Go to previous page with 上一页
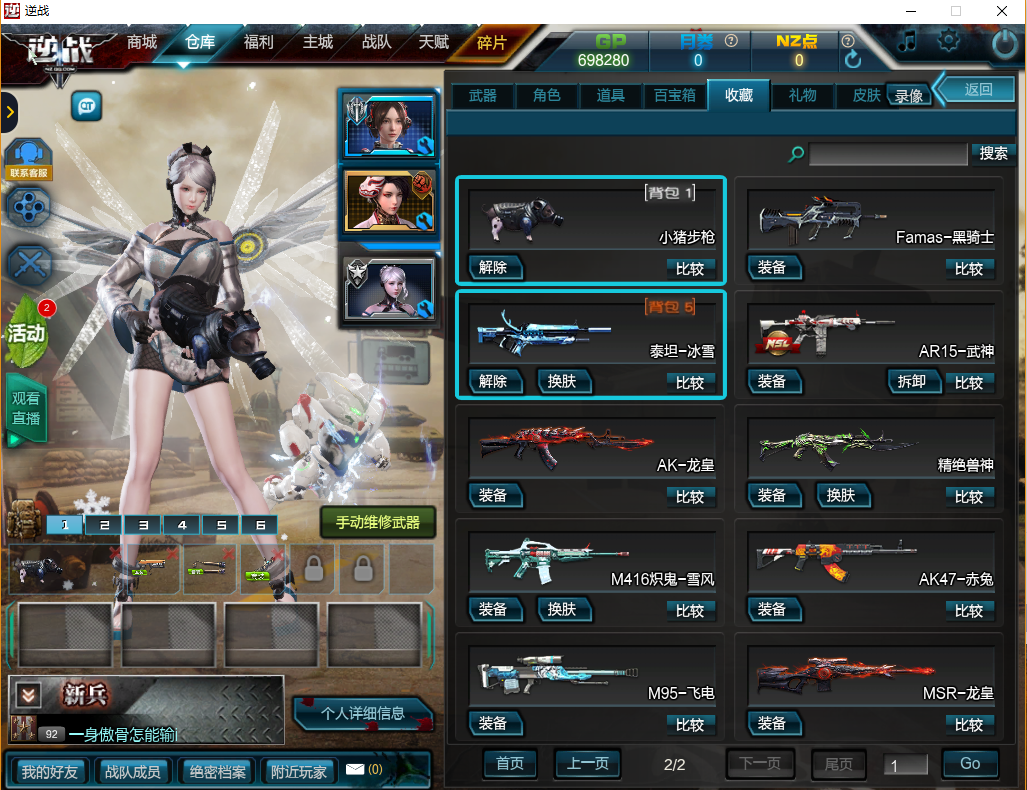Screen dimensions: 1027x790 (587, 764)
